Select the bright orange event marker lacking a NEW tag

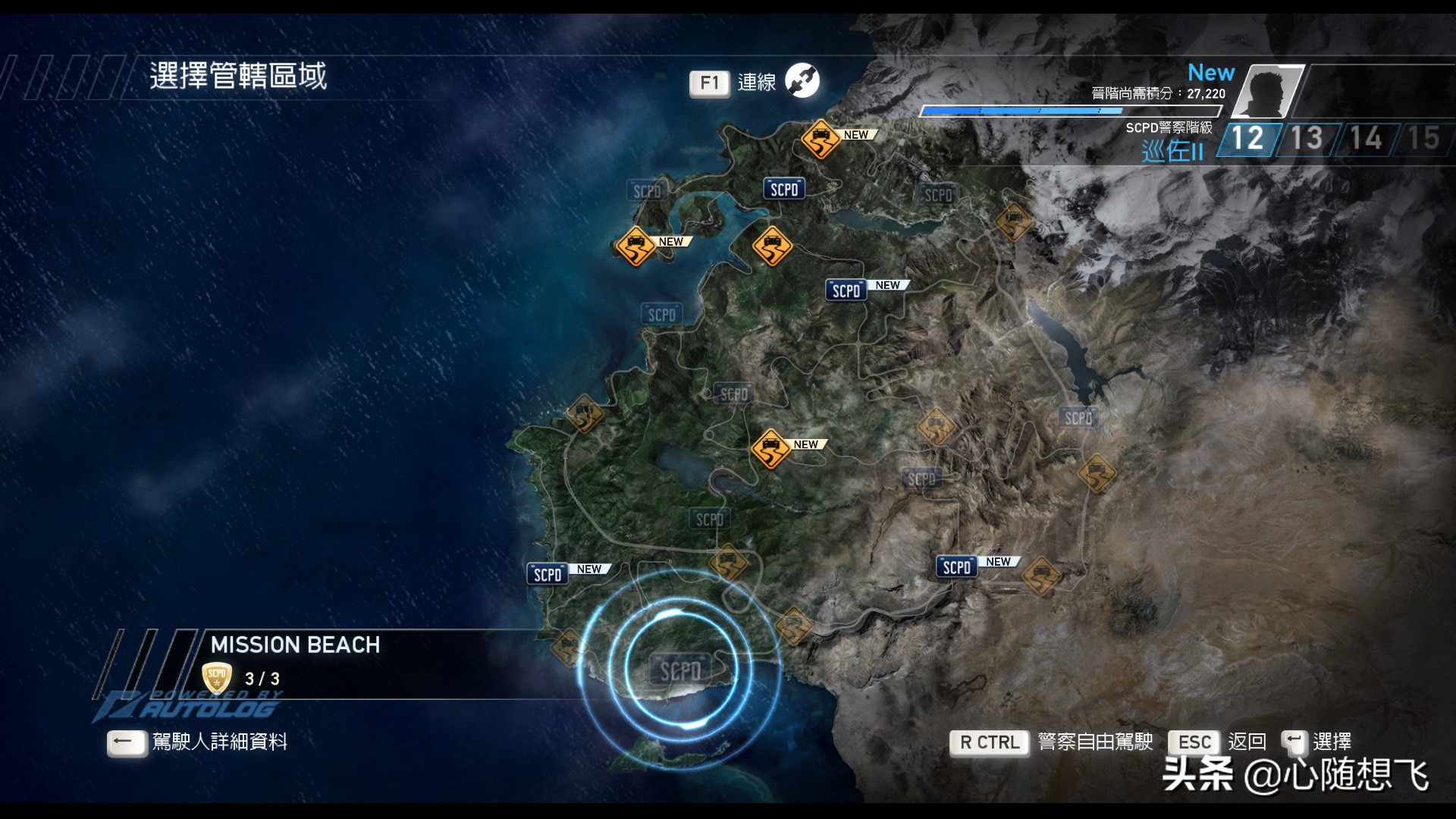(772, 246)
